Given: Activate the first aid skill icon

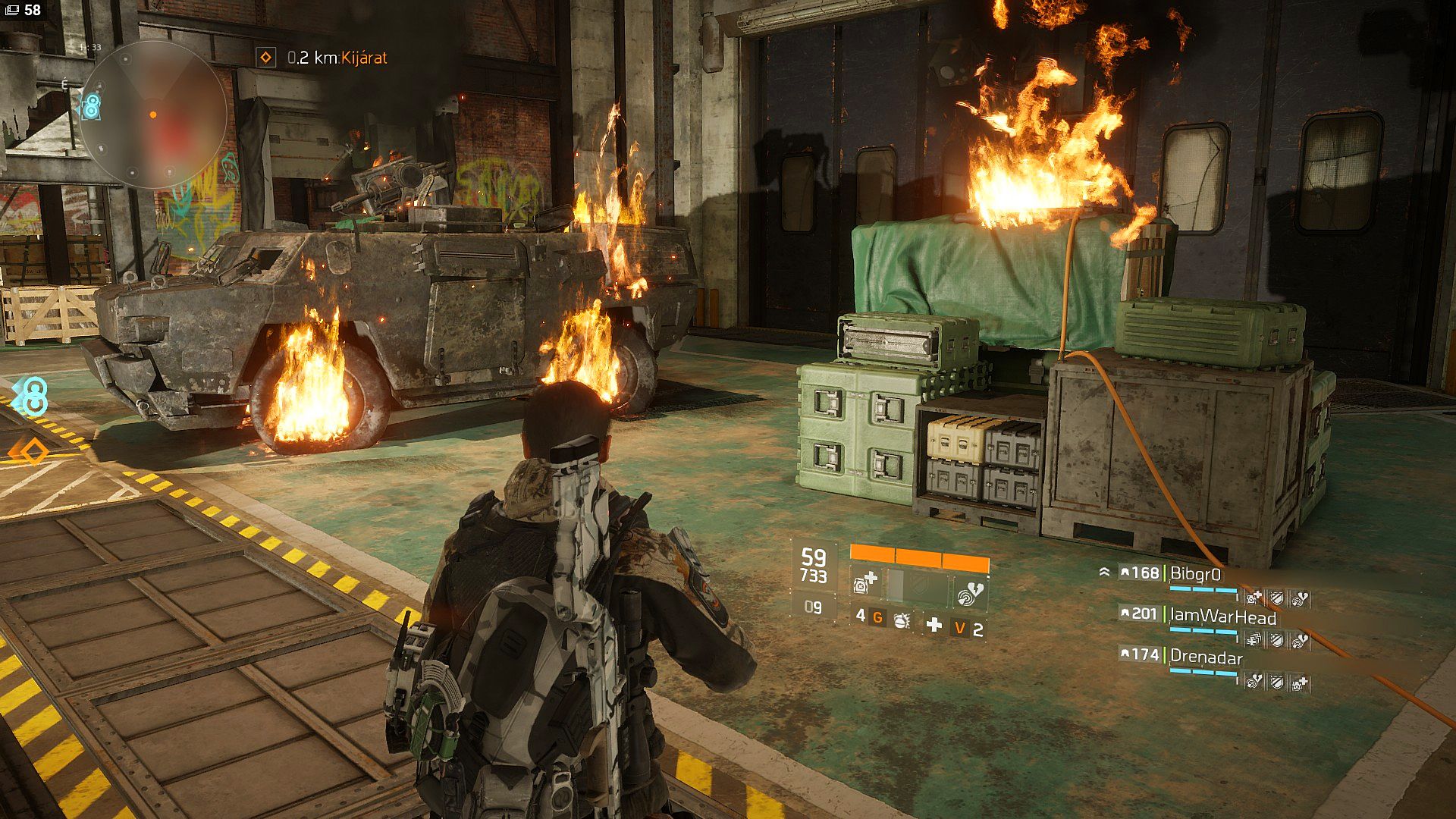Looking at the screenshot, I should click(x=865, y=584).
